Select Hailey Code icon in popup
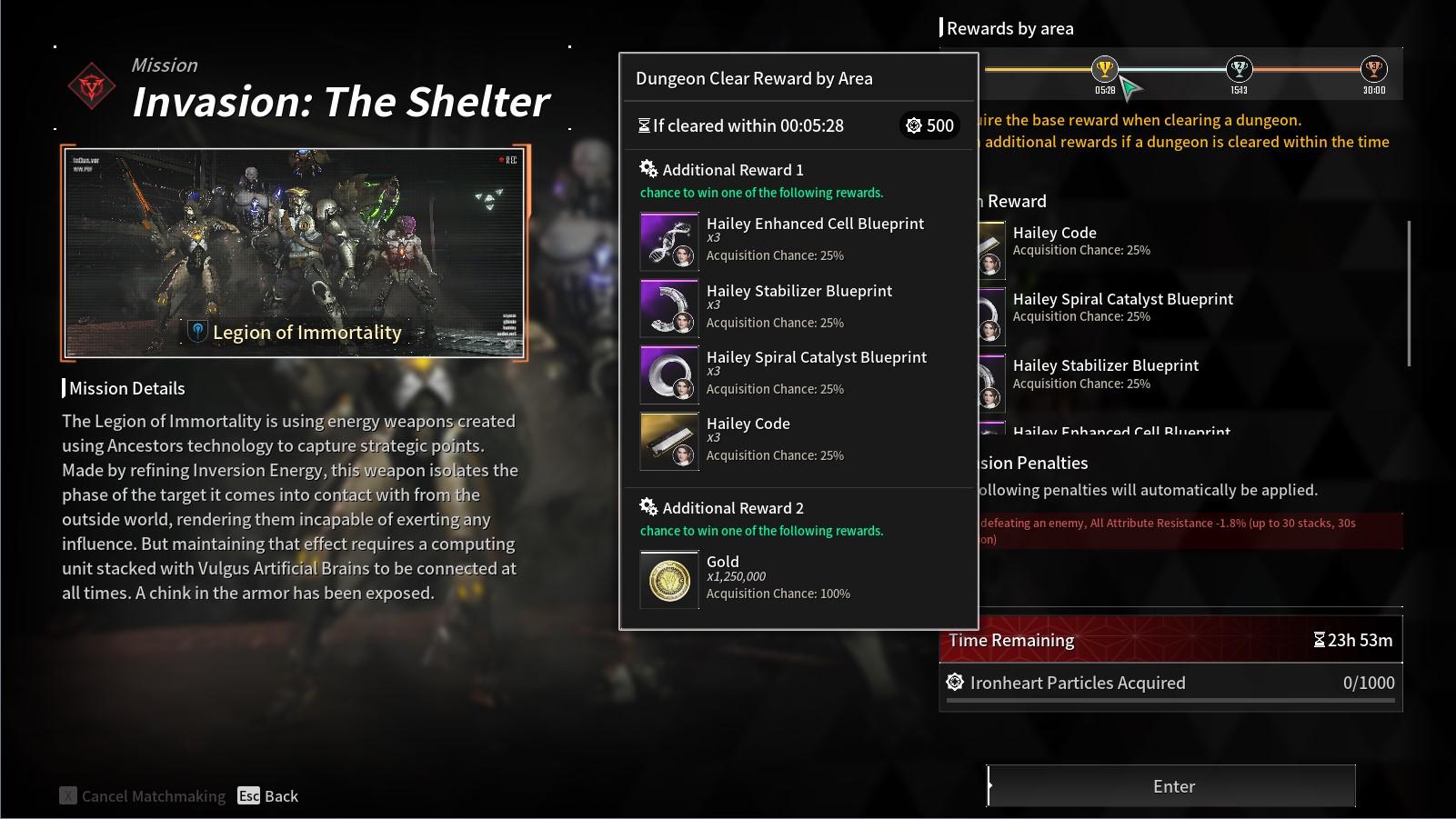 pyautogui.click(x=669, y=441)
